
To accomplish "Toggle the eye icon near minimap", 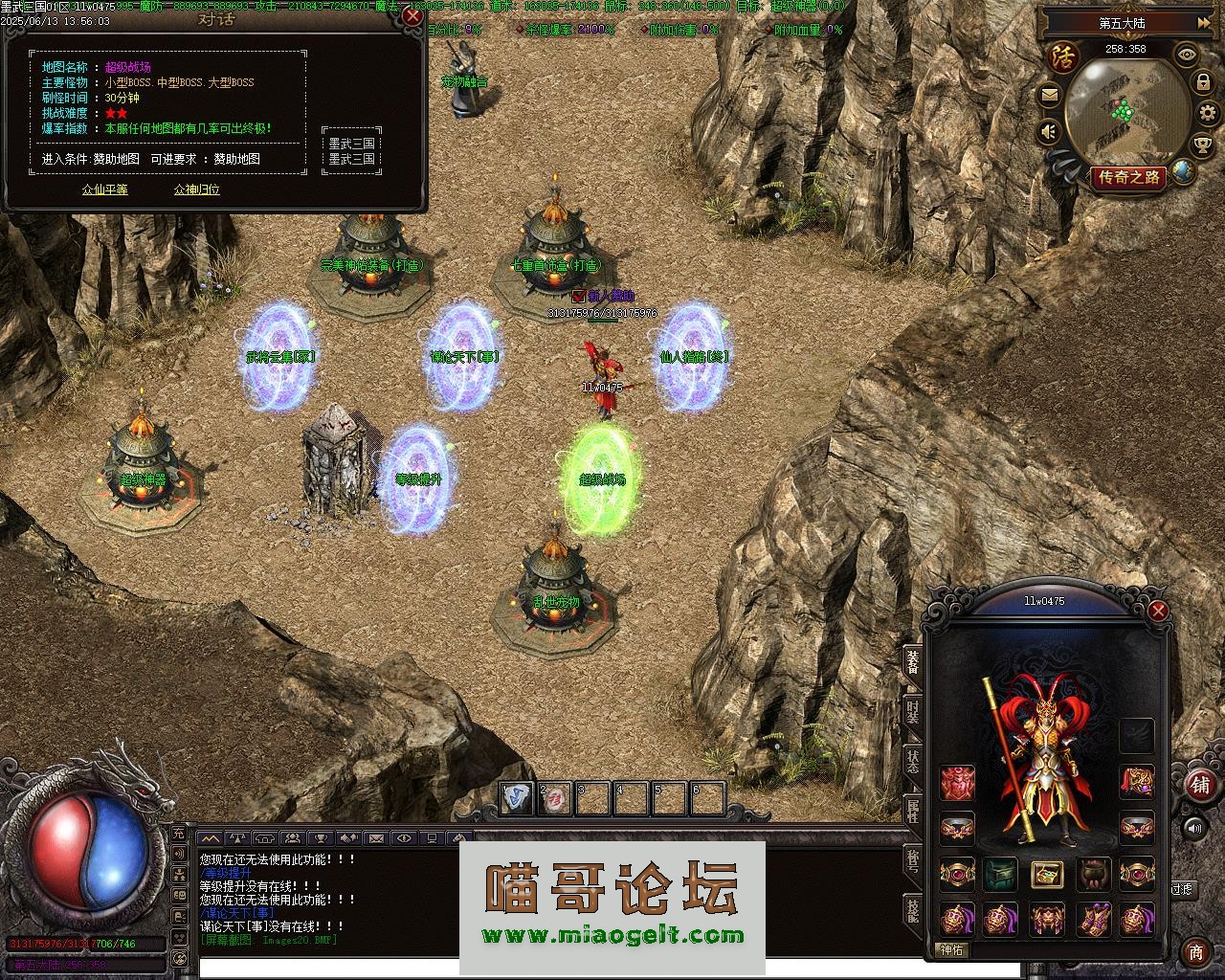I will tap(1187, 55).
